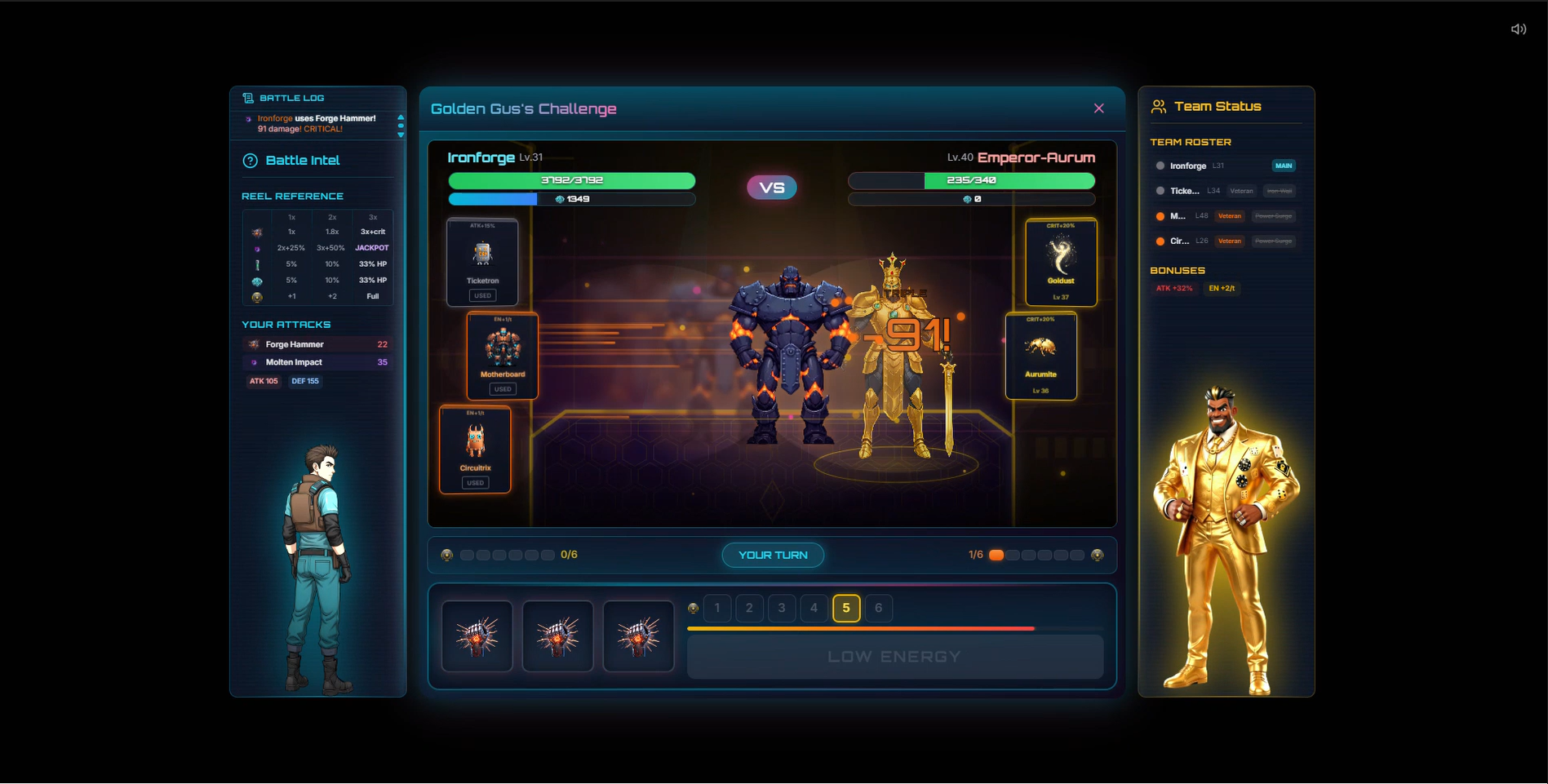Select the Ticketron gadget card
The height and width of the screenshot is (784, 1548).
482,261
